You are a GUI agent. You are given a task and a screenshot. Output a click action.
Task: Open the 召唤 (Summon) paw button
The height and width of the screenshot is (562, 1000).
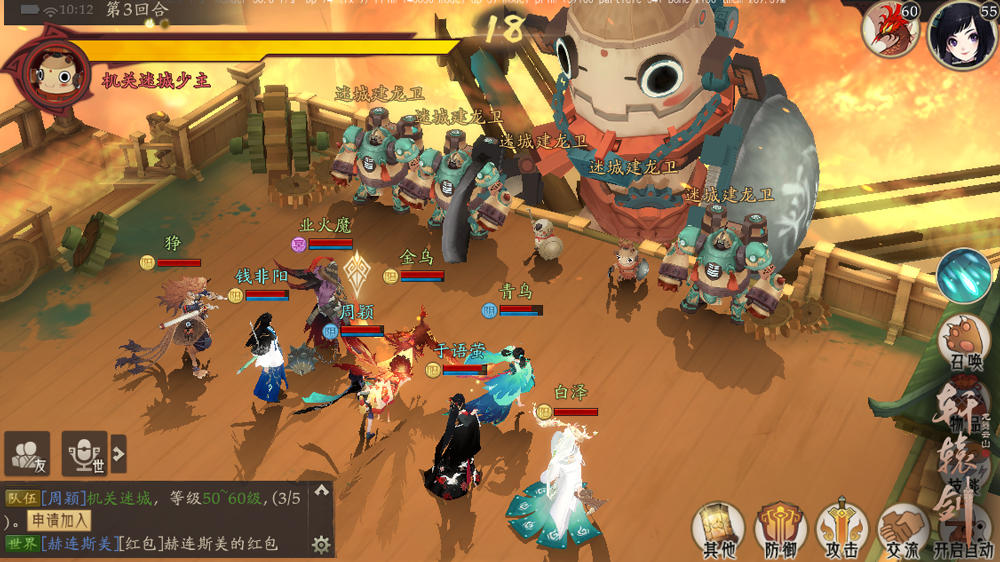point(964,342)
